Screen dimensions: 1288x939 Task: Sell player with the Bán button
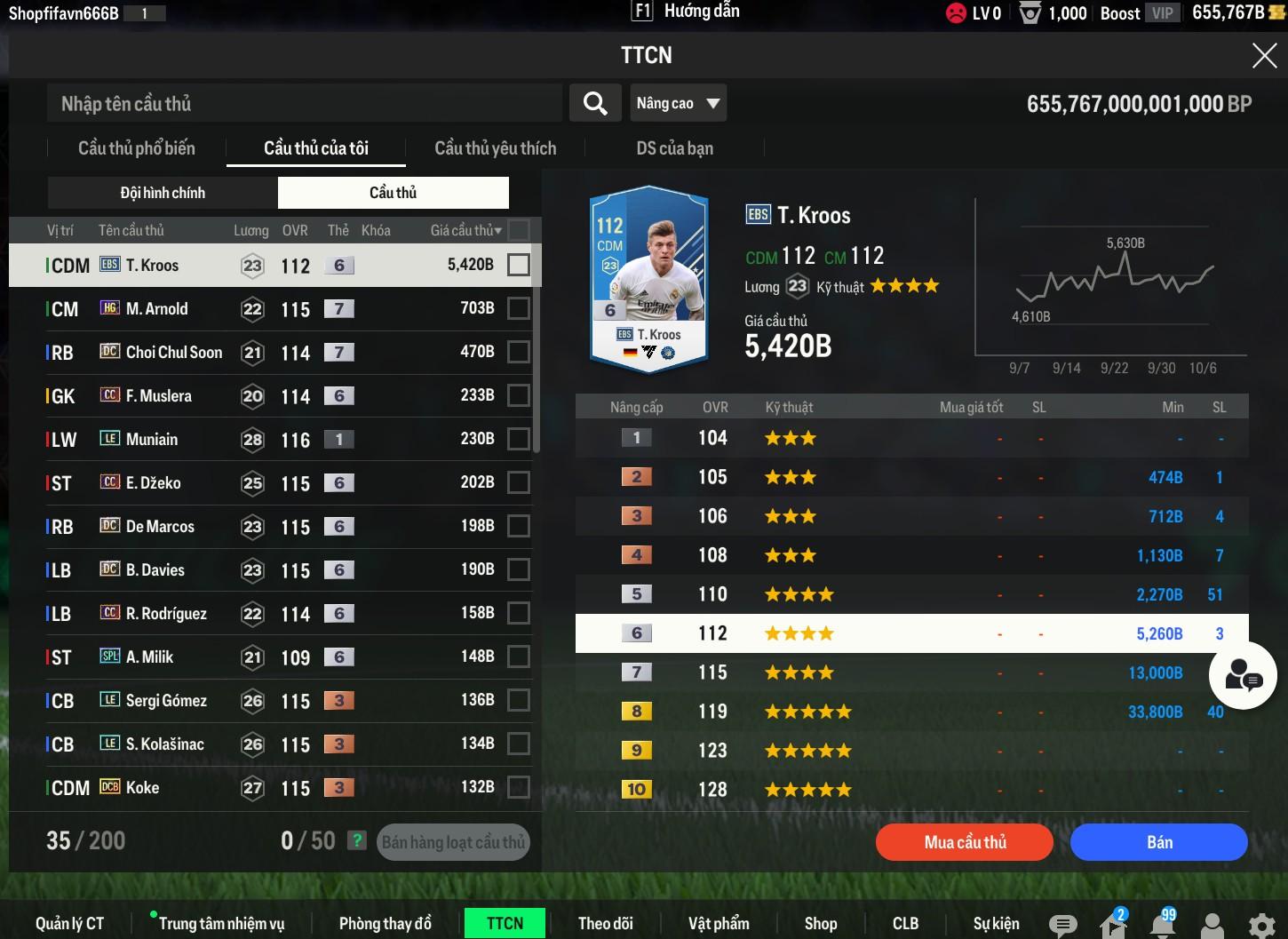[x=1158, y=842]
